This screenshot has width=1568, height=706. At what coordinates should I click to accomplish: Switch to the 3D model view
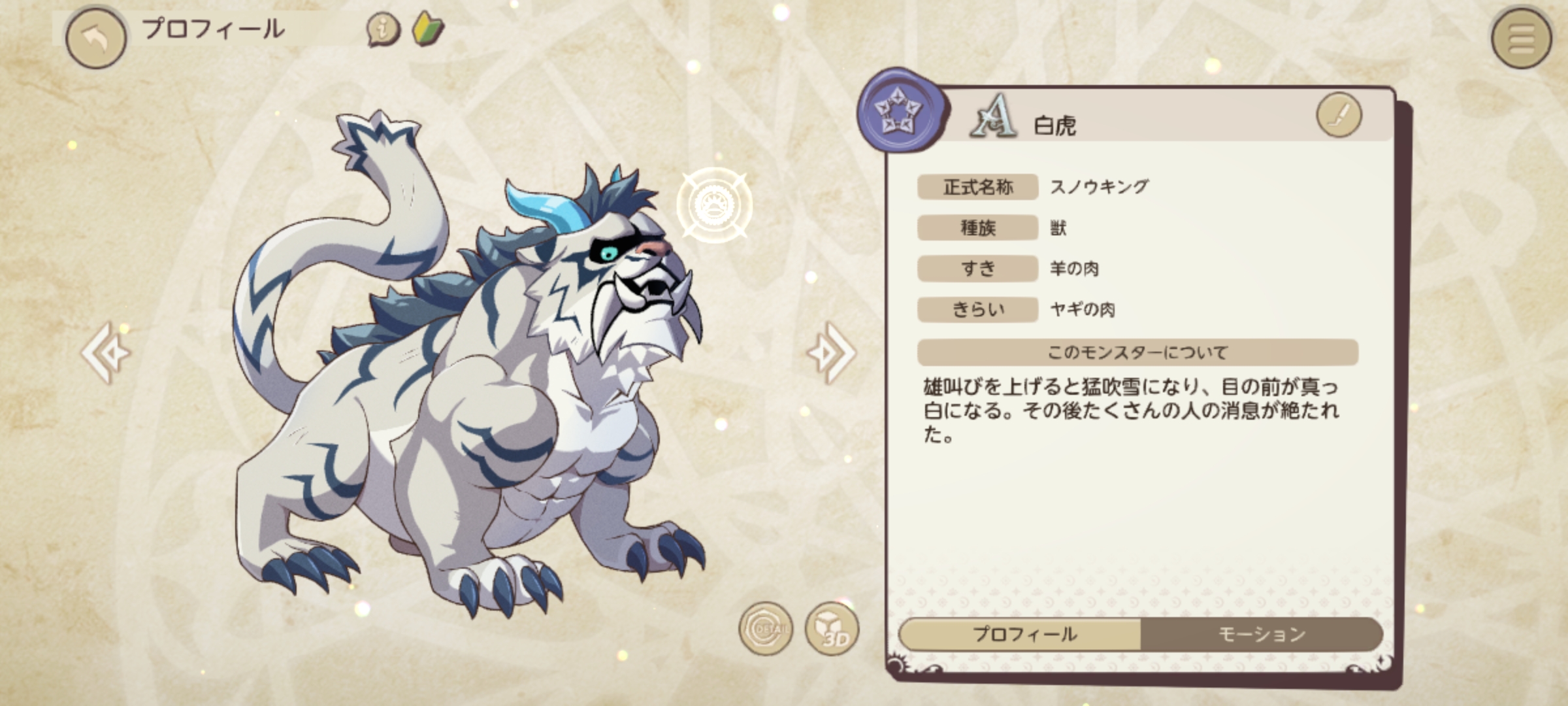[832, 629]
